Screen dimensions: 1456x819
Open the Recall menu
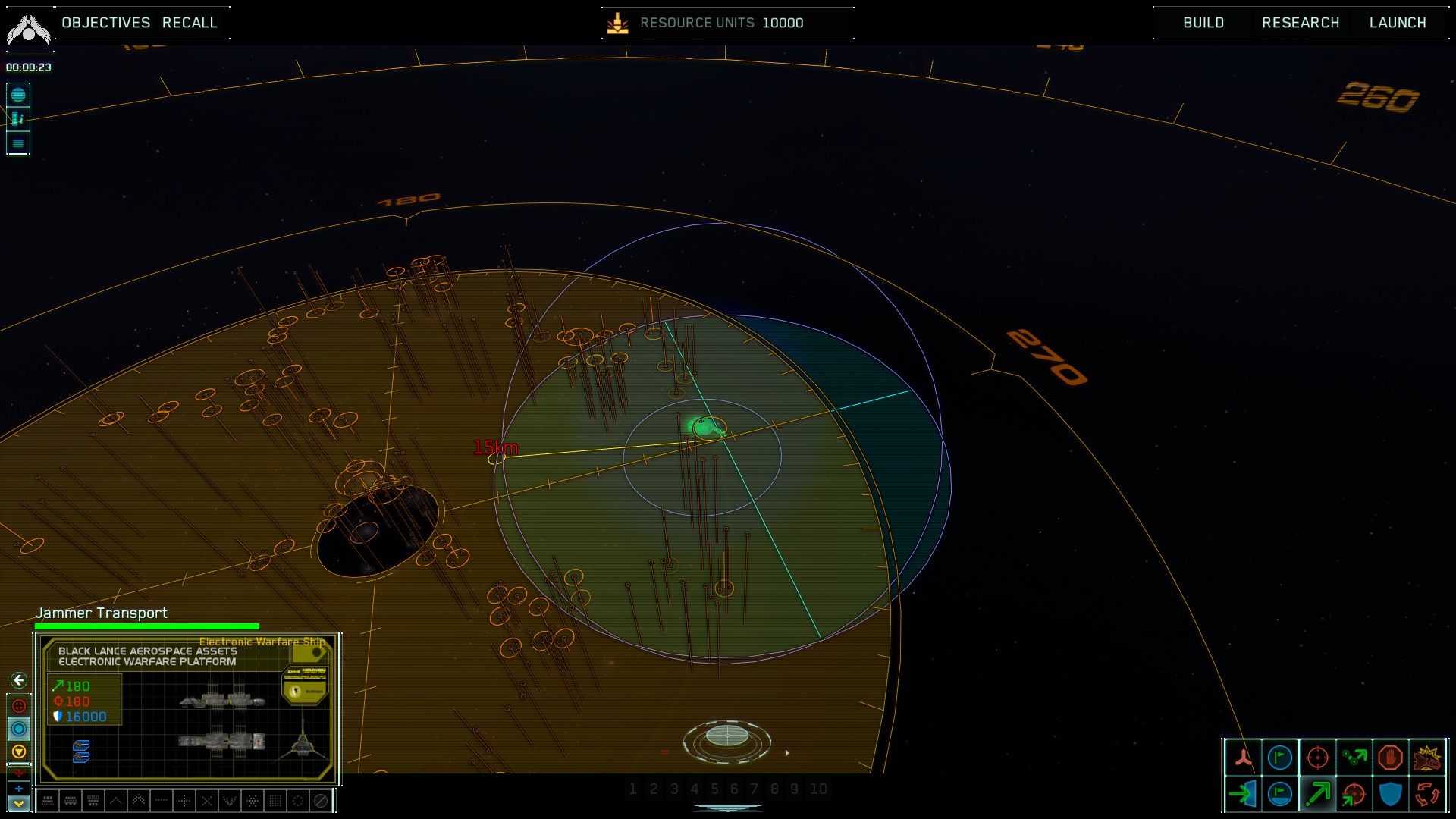coord(190,23)
